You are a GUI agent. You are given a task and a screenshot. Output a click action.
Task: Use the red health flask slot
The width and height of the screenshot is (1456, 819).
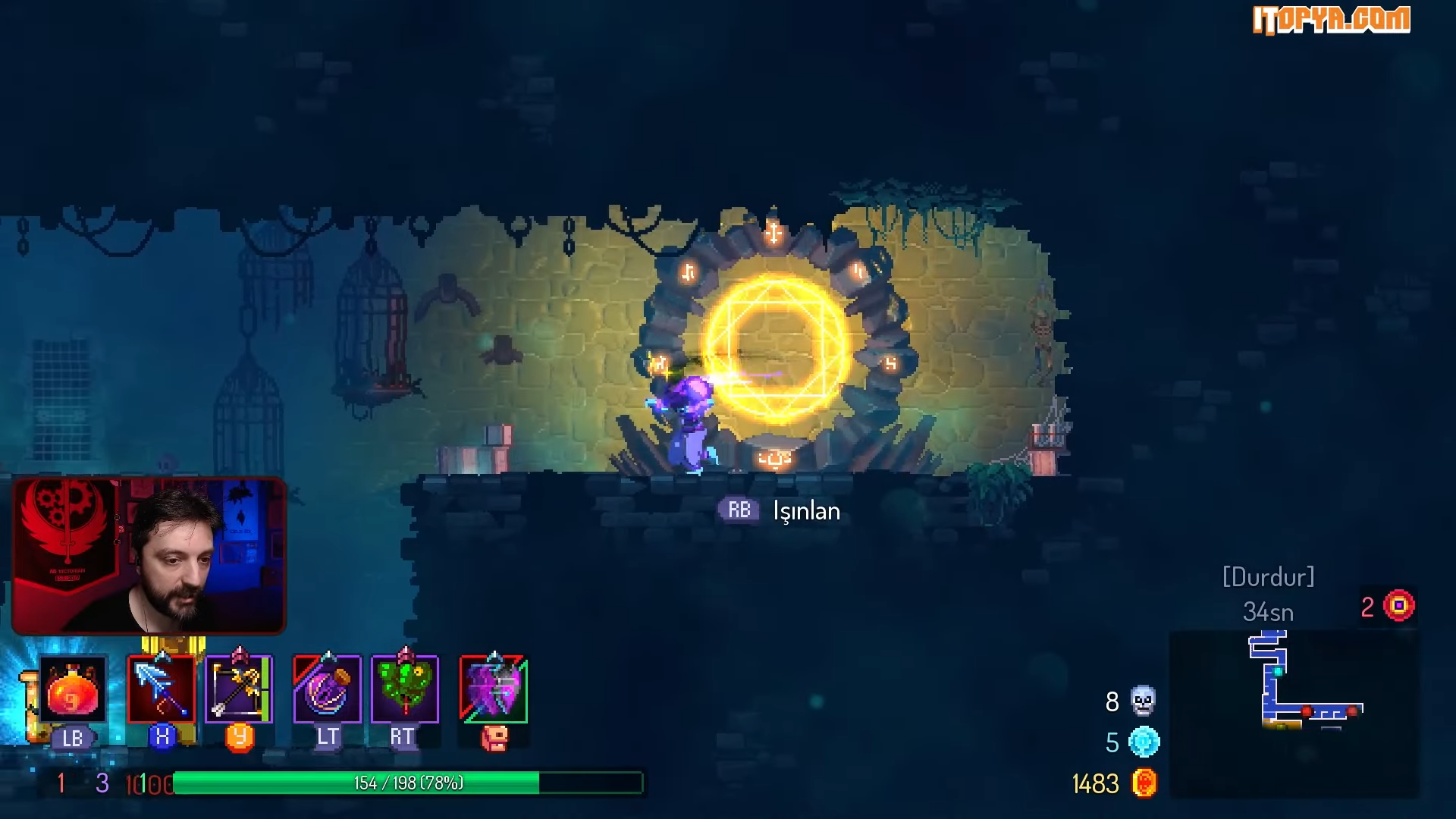click(72, 690)
